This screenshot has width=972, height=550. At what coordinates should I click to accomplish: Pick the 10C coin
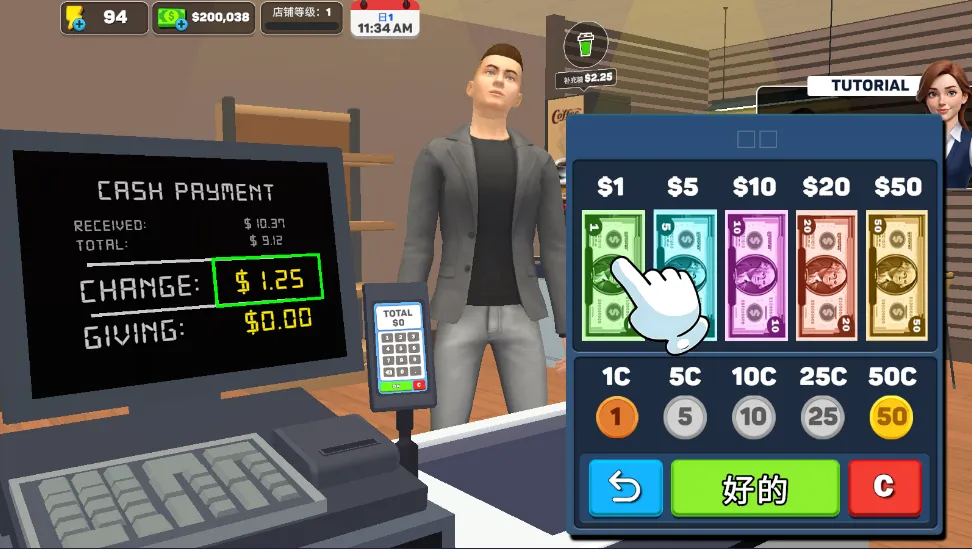(x=753, y=417)
